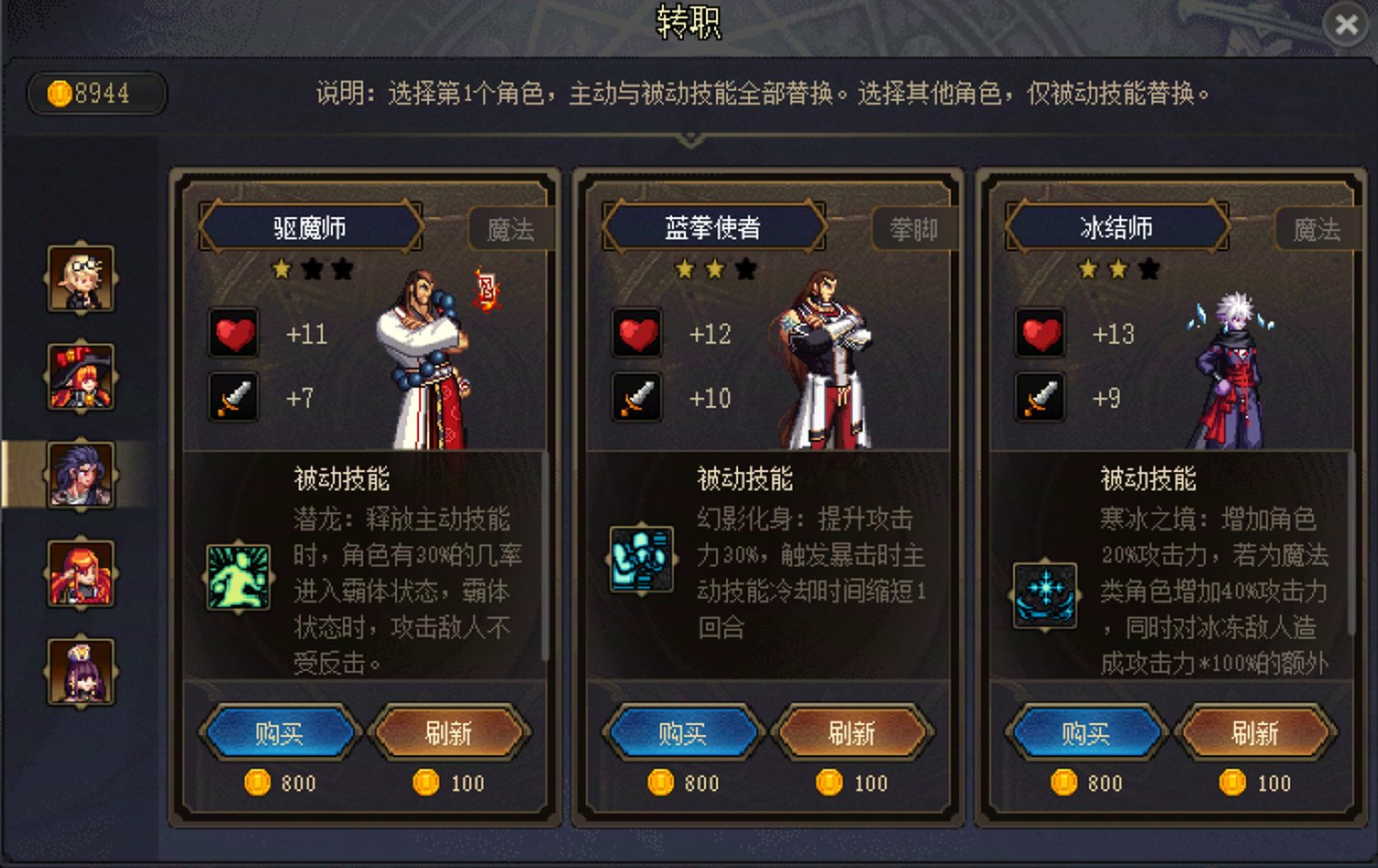Select the witch-hat character portrait in the sidebar
The image size is (1378, 868).
coord(81,375)
